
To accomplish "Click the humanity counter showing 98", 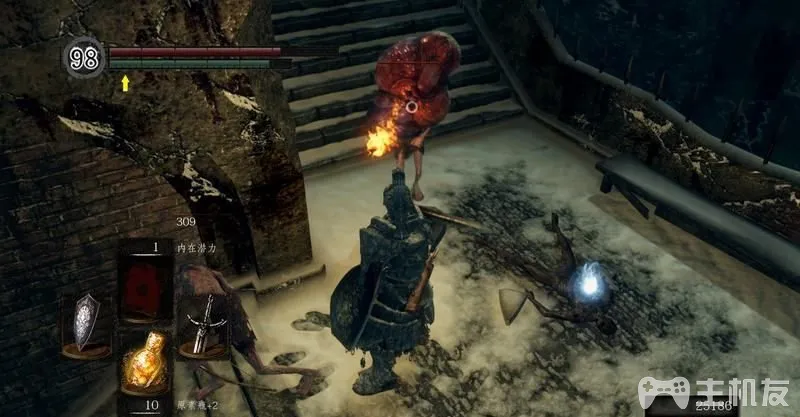I will coord(83,56).
